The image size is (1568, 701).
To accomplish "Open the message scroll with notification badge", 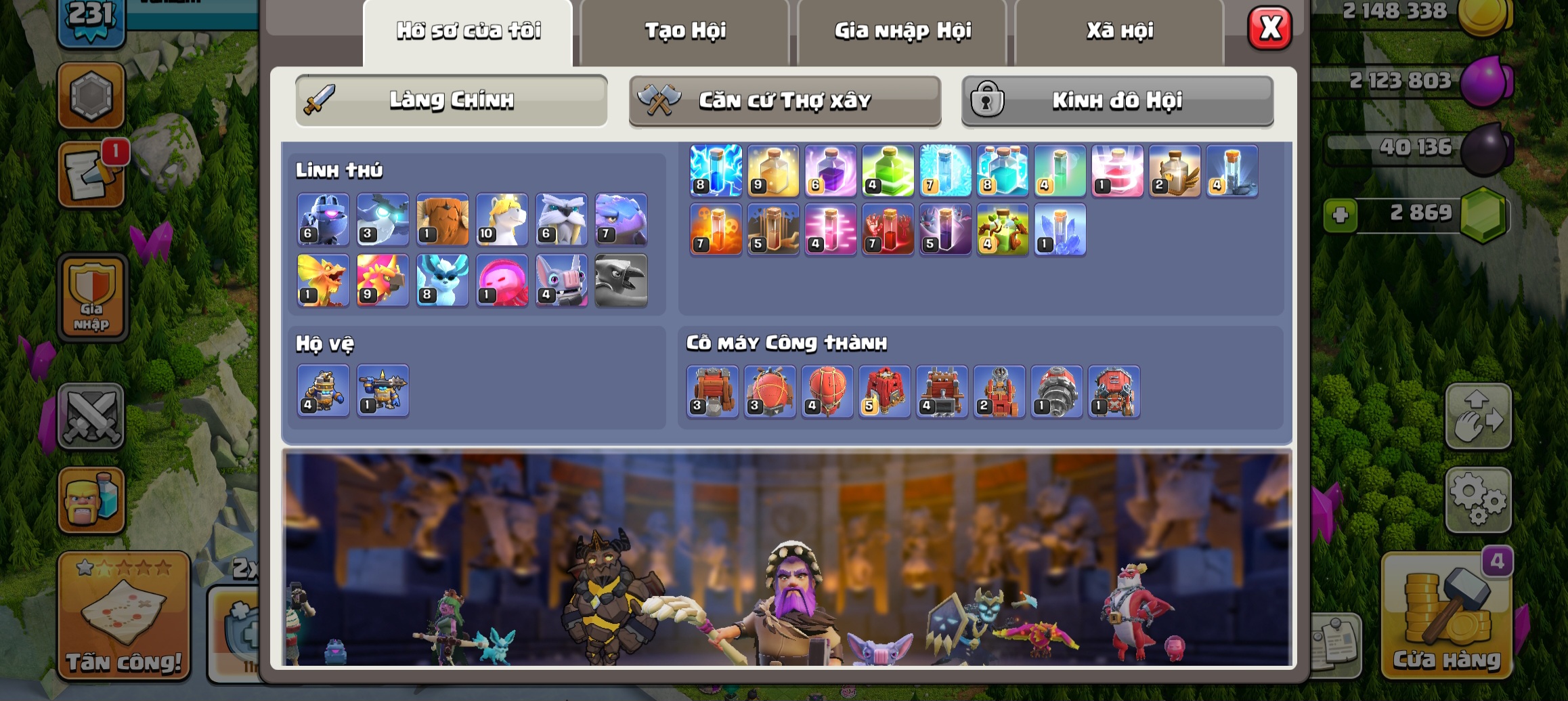I will point(91,175).
